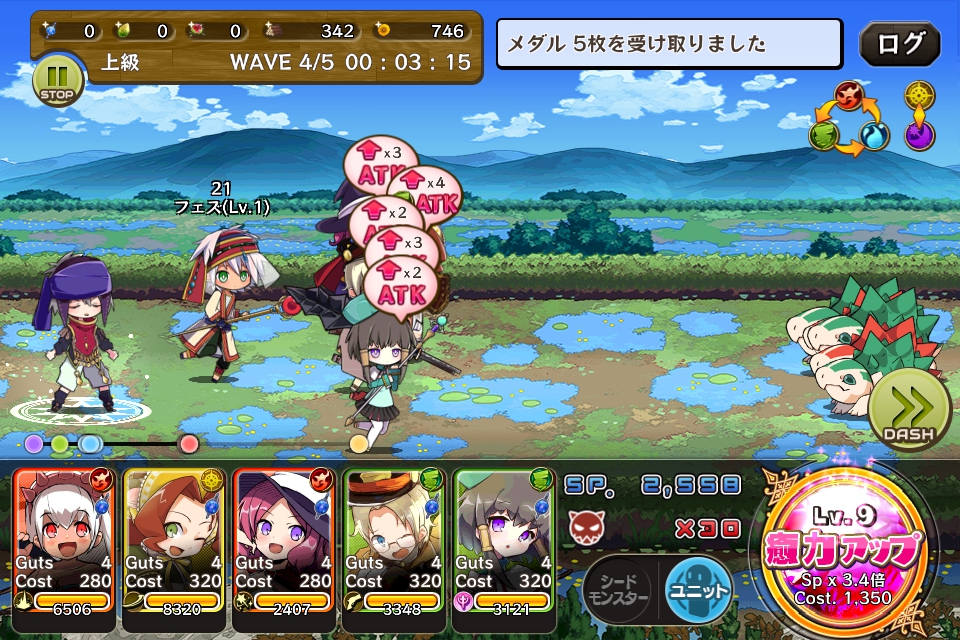Select the purple-haired witch unit card
The width and height of the screenshot is (960, 640).
284,538
